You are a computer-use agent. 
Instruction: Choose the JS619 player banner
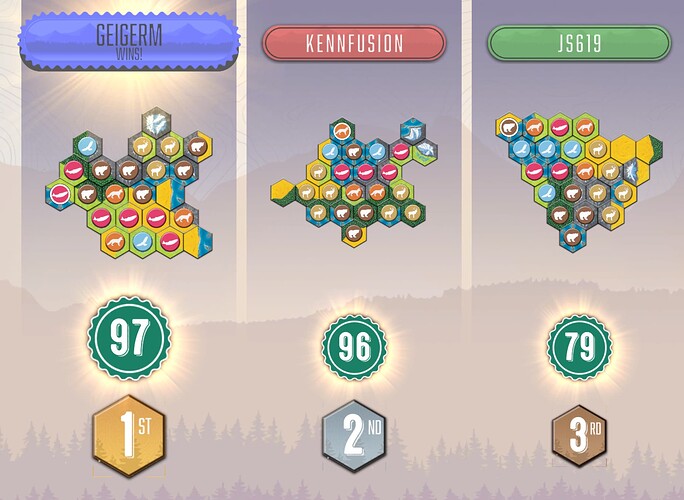click(578, 44)
